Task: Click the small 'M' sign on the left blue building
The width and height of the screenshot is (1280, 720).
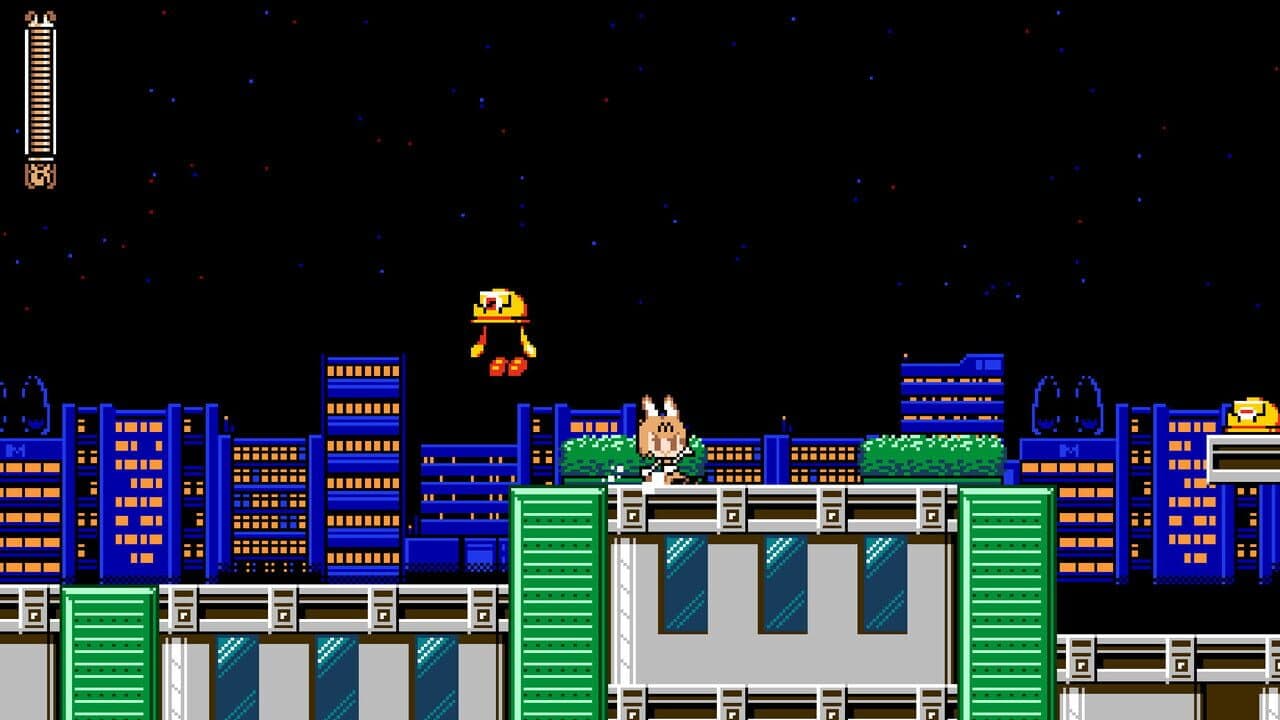Action: [x=16, y=448]
